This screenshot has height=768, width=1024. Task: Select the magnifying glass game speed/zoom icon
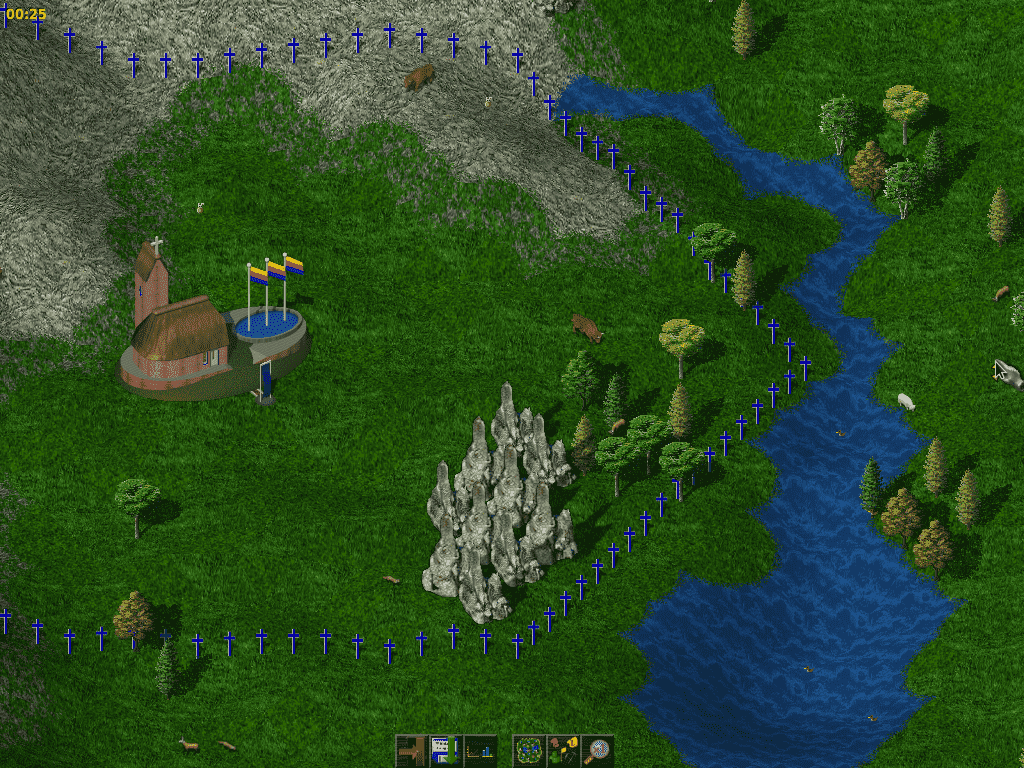598,750
